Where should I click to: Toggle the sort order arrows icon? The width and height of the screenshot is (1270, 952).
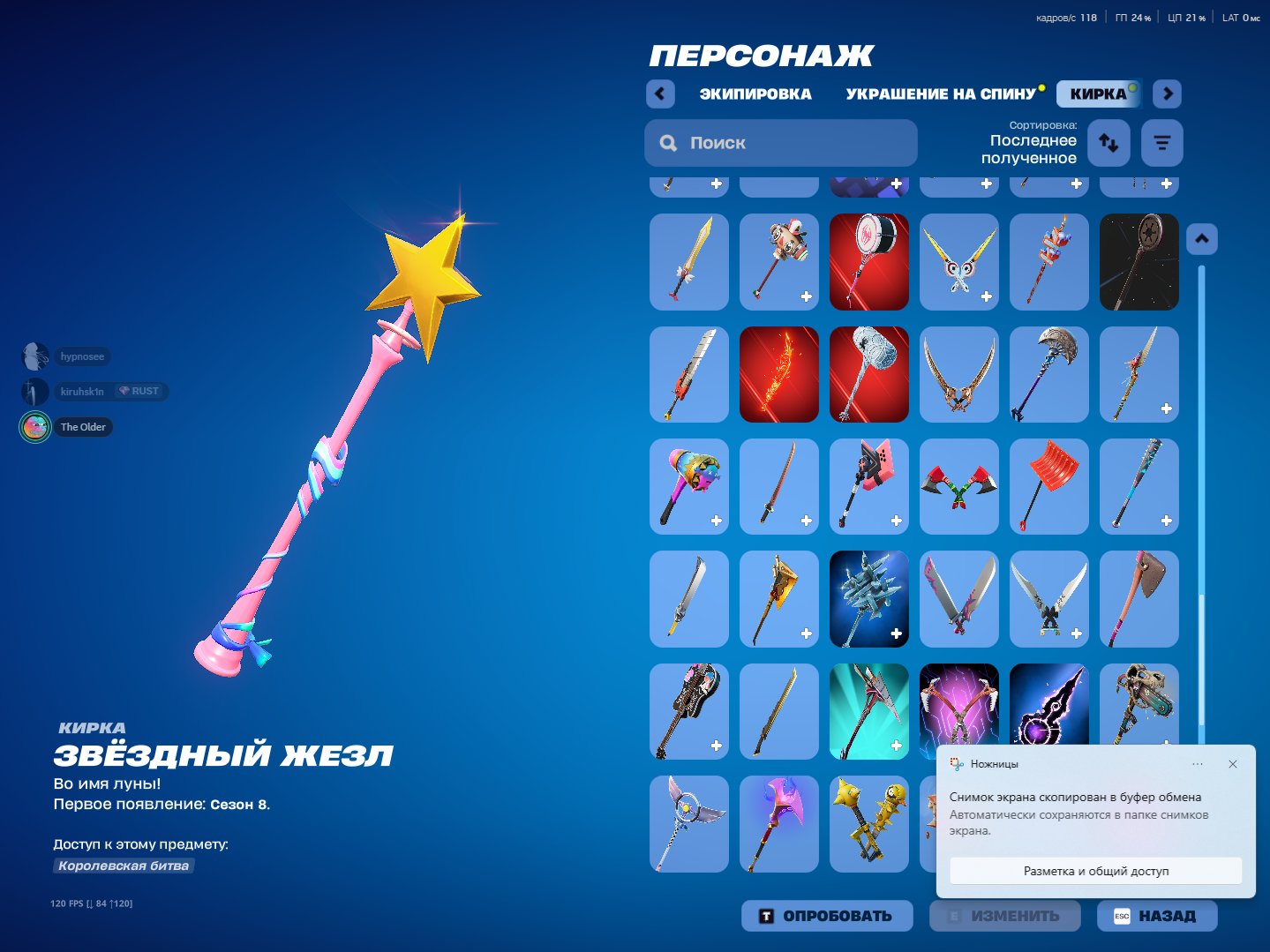[1108, 142]
